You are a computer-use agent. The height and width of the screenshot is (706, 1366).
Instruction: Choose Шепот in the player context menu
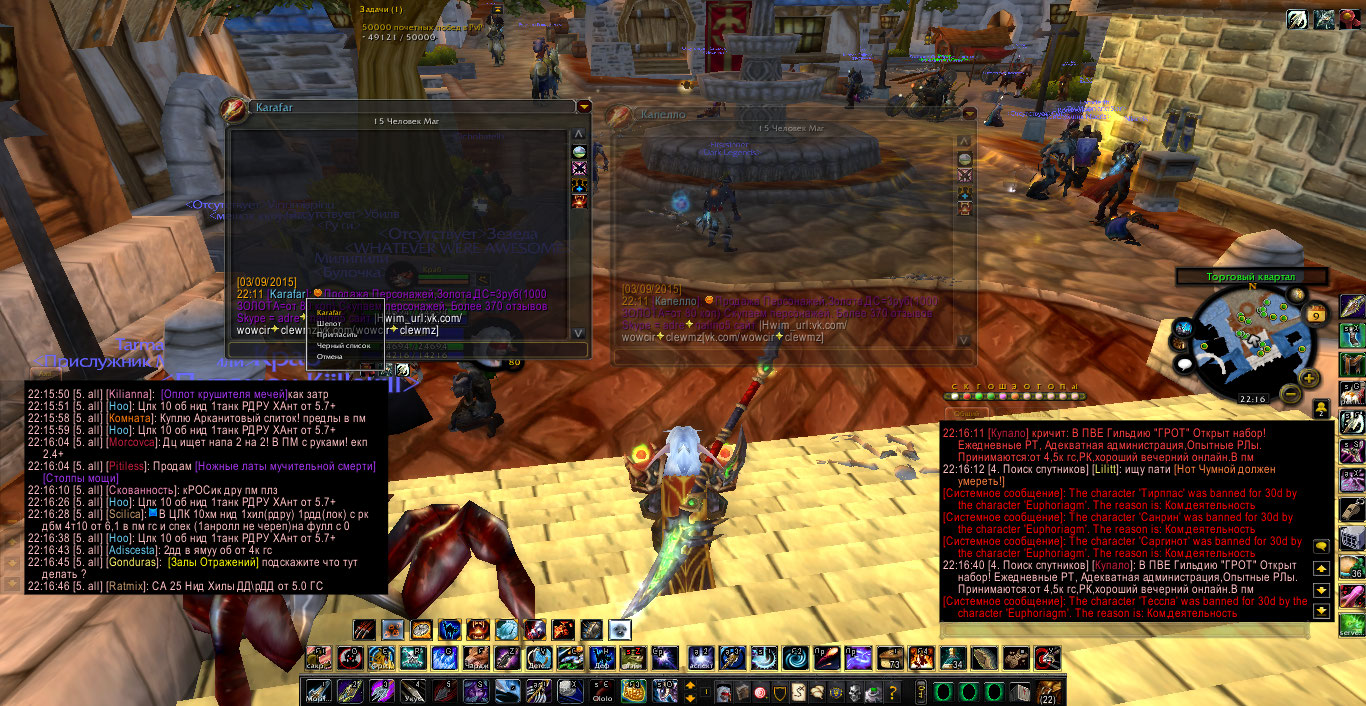(329, 324)
